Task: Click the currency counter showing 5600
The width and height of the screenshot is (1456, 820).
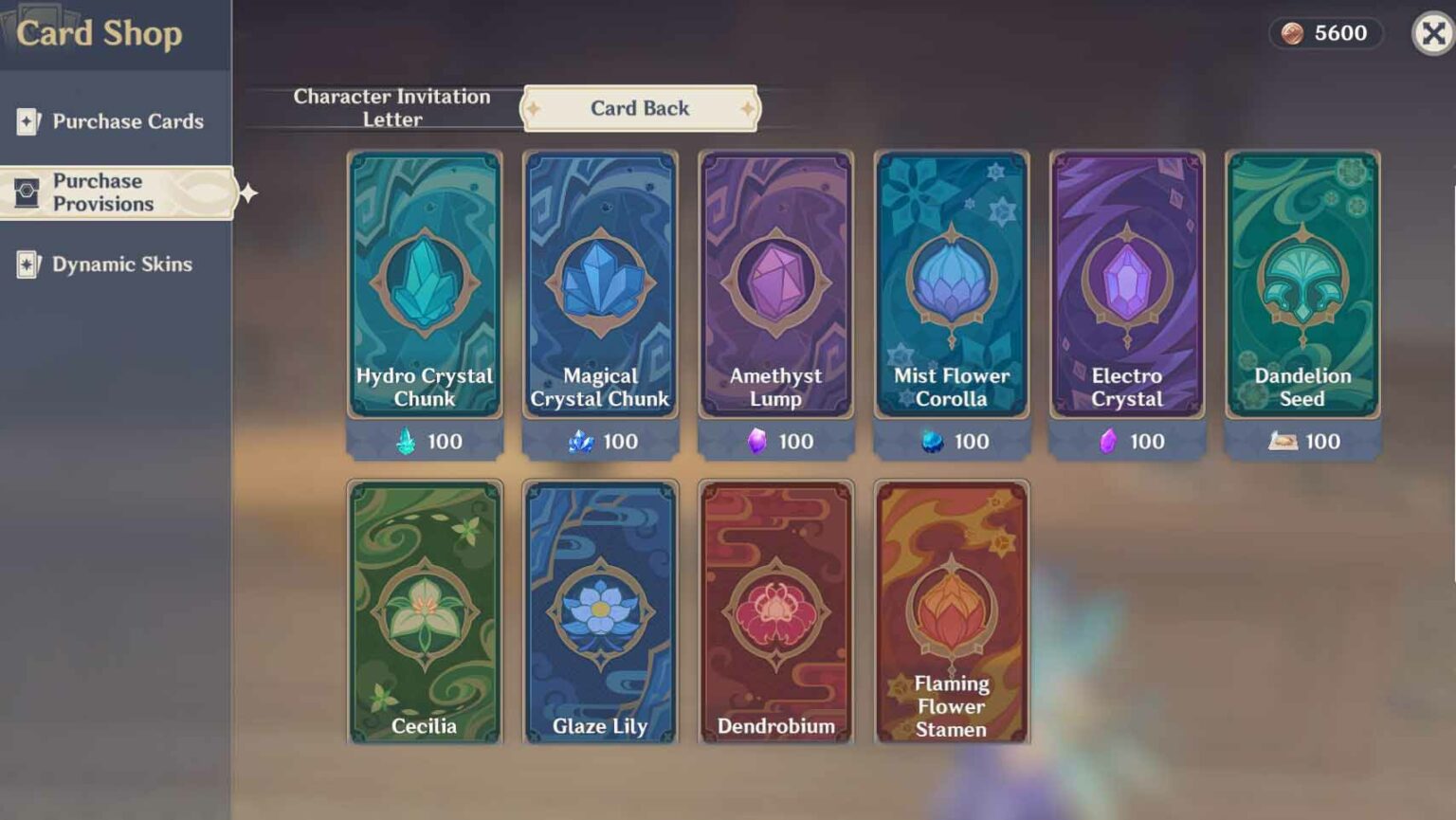Action: point(1325,34)
